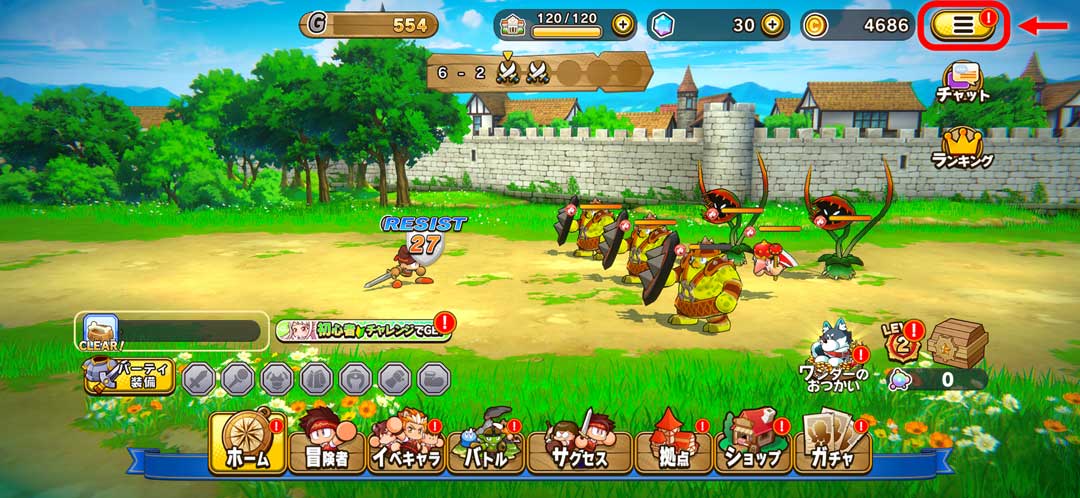The height and width of the screenshot is (498, 1080).
Task: Show the ランキング ranking screen
Action: [962, 148]
